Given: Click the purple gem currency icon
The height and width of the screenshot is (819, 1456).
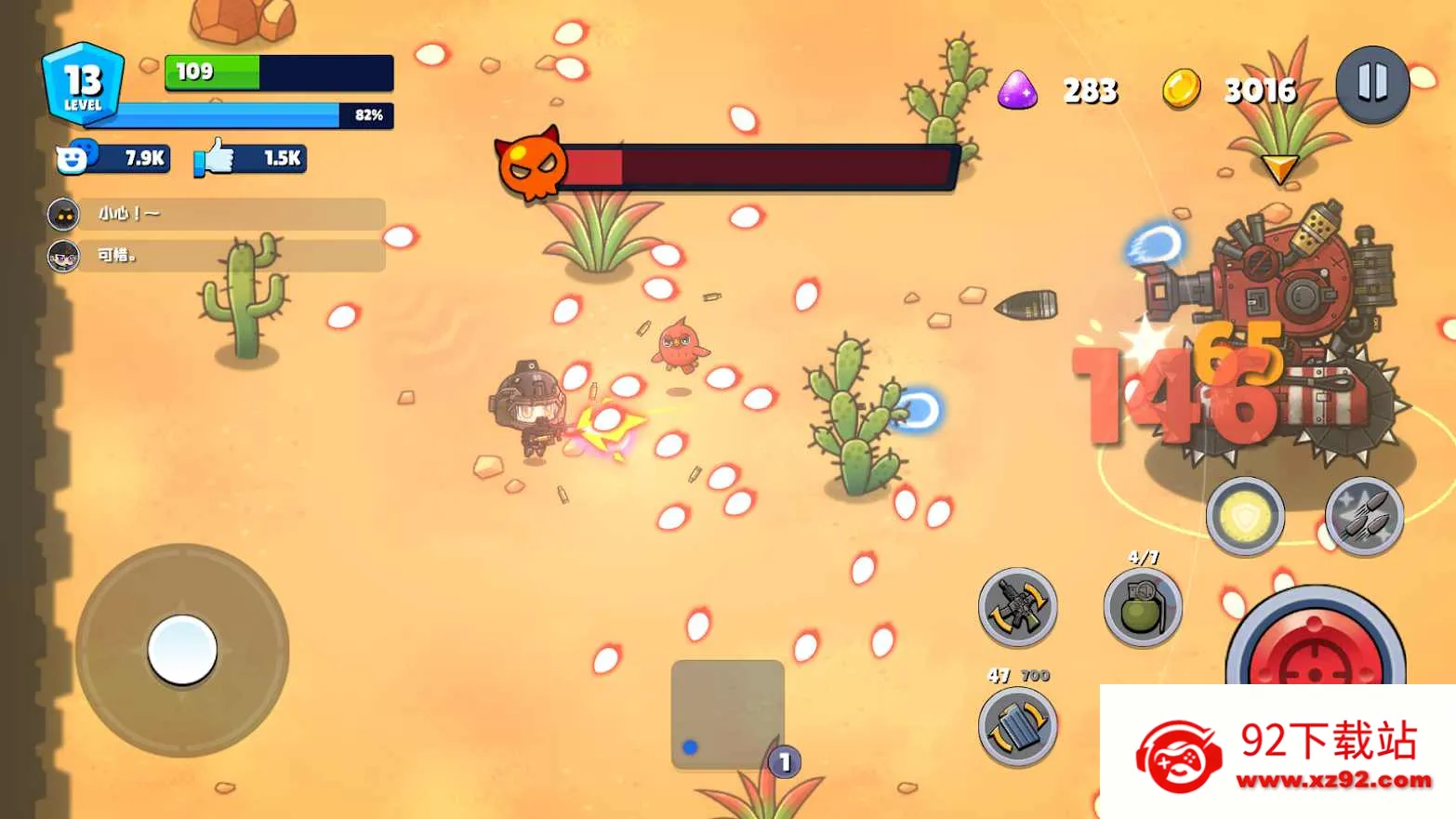Looking at the screenshot, I should 1017,90.
